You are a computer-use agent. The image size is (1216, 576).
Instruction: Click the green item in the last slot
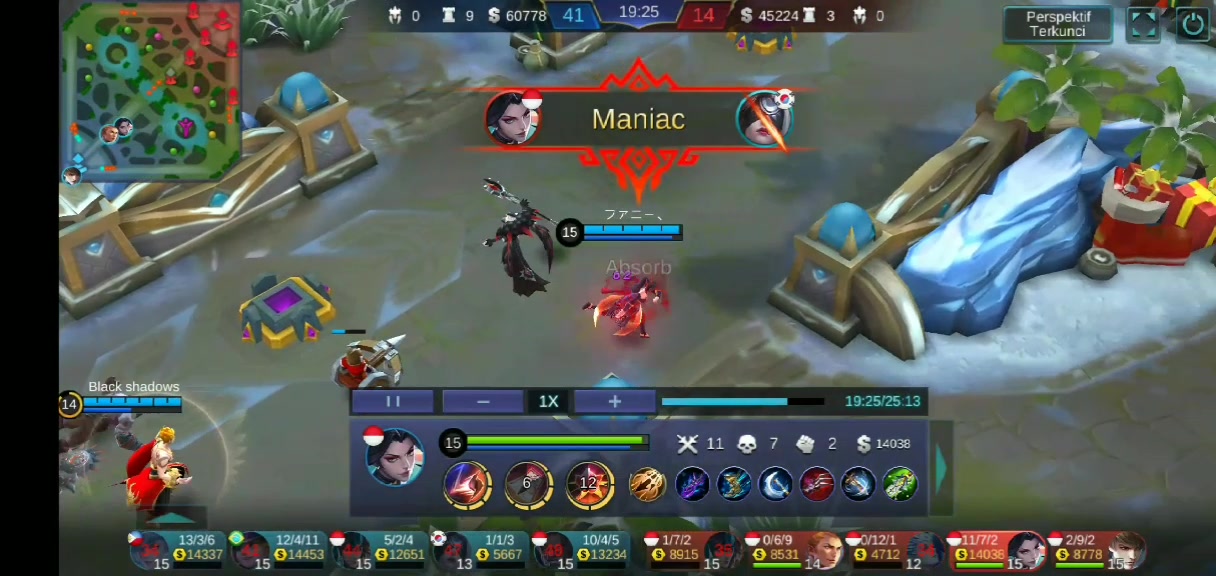900,484
